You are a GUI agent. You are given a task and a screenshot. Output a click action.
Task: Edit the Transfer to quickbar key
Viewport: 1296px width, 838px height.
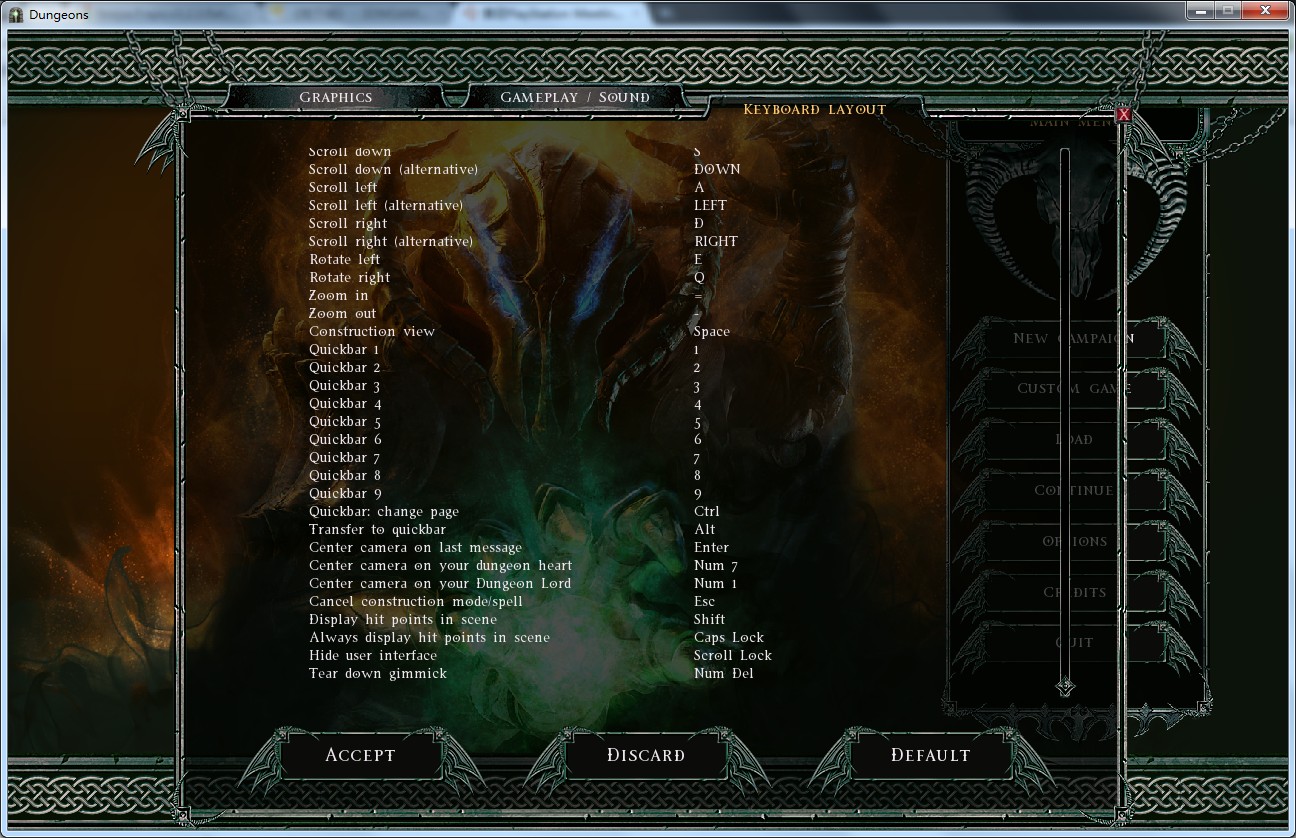click(704, 530)
